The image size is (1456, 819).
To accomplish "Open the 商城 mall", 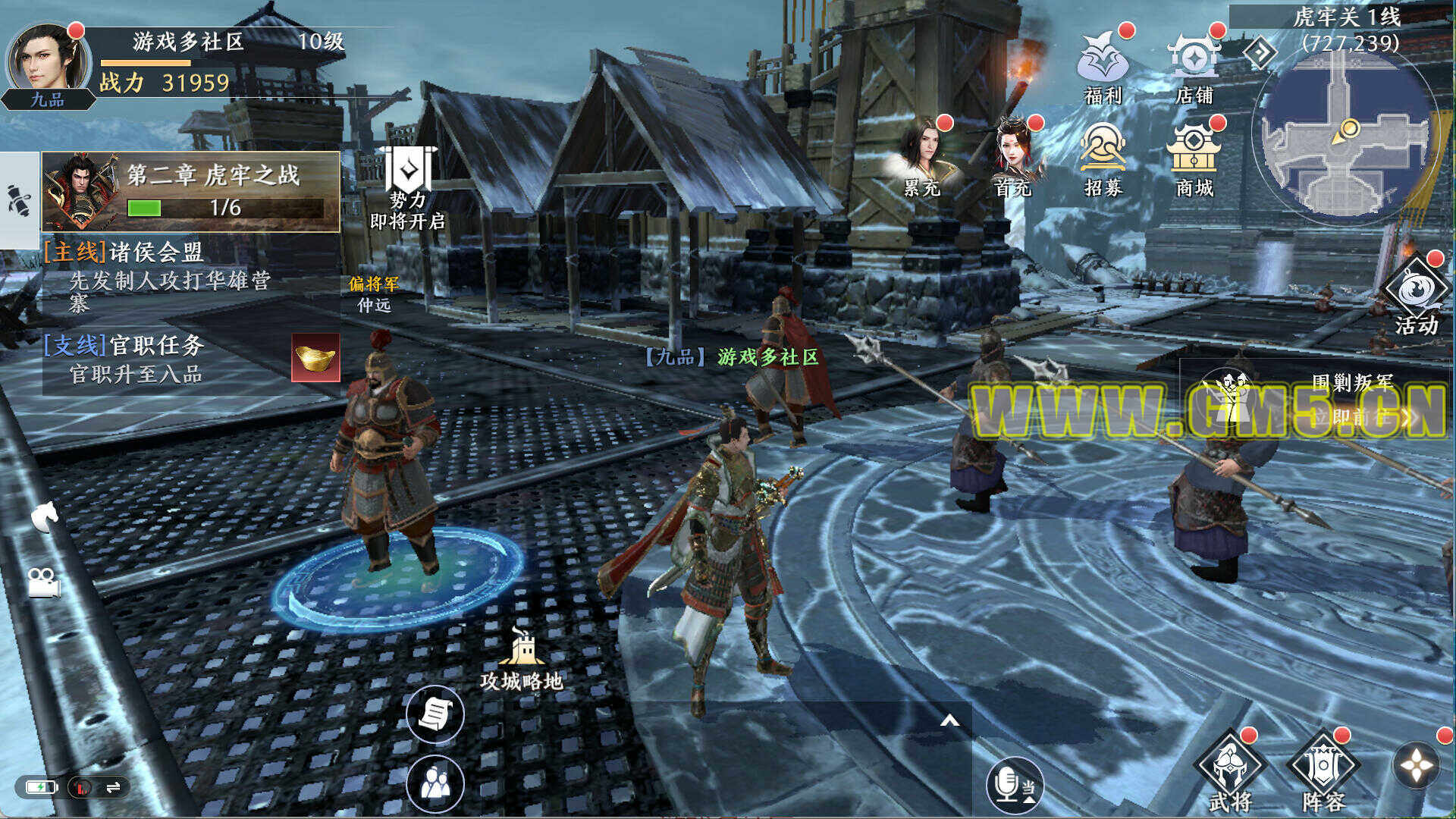I will 1194,158.
